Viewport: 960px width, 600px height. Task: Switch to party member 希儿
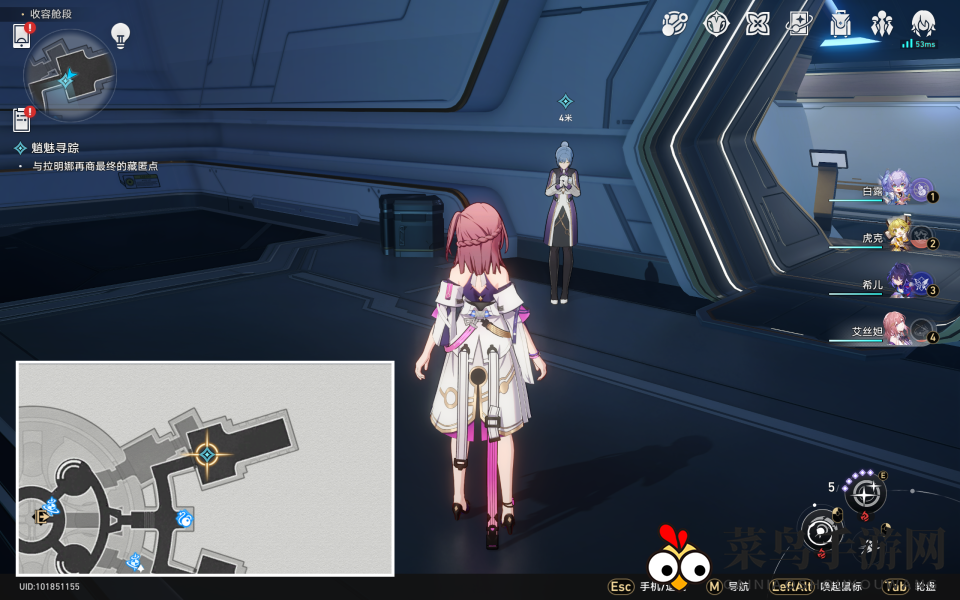click(x=895, y=285)
